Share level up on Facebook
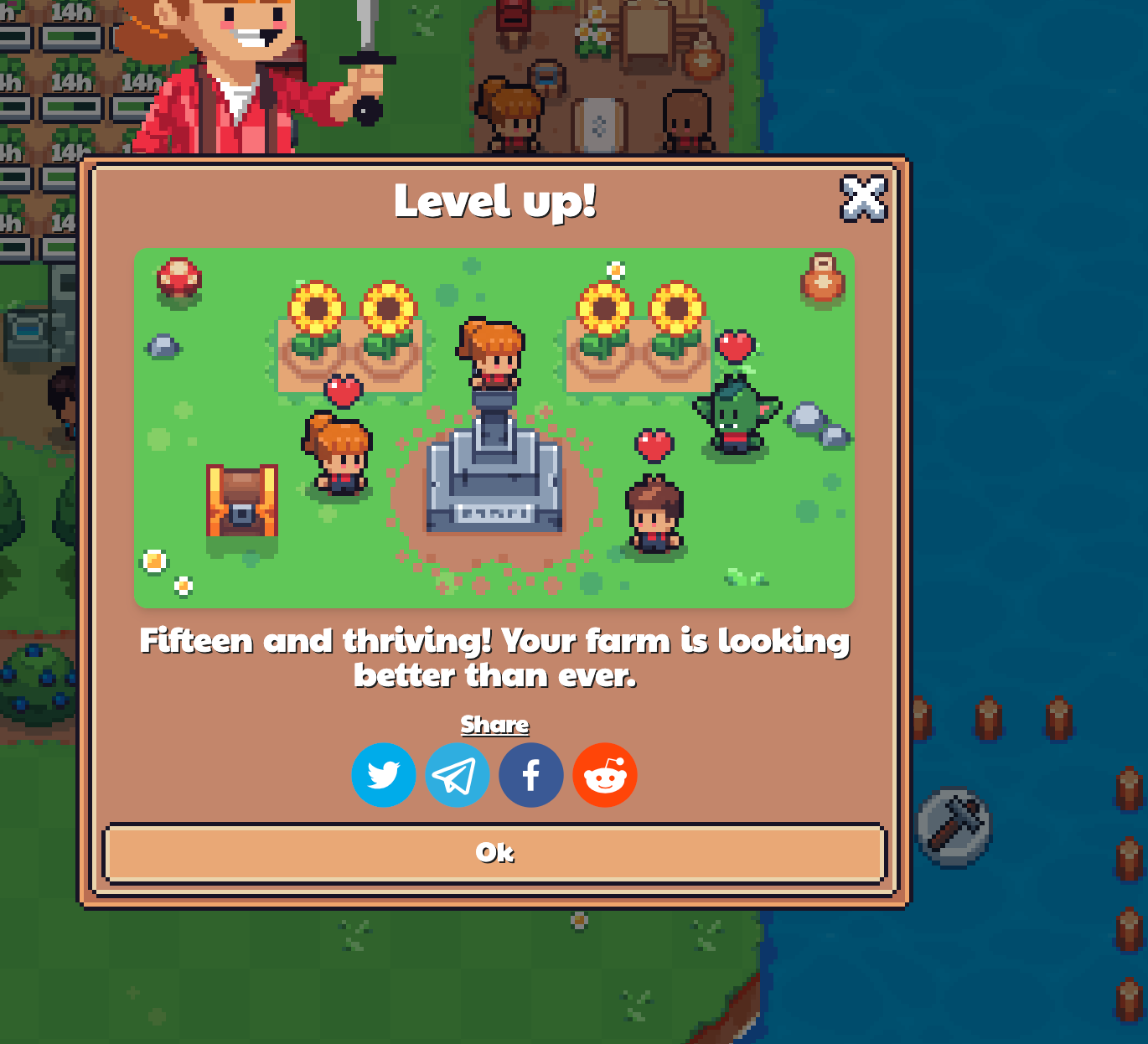Image resolution: width=1148 pixels, height=1044 pixels. click(531, 775)
